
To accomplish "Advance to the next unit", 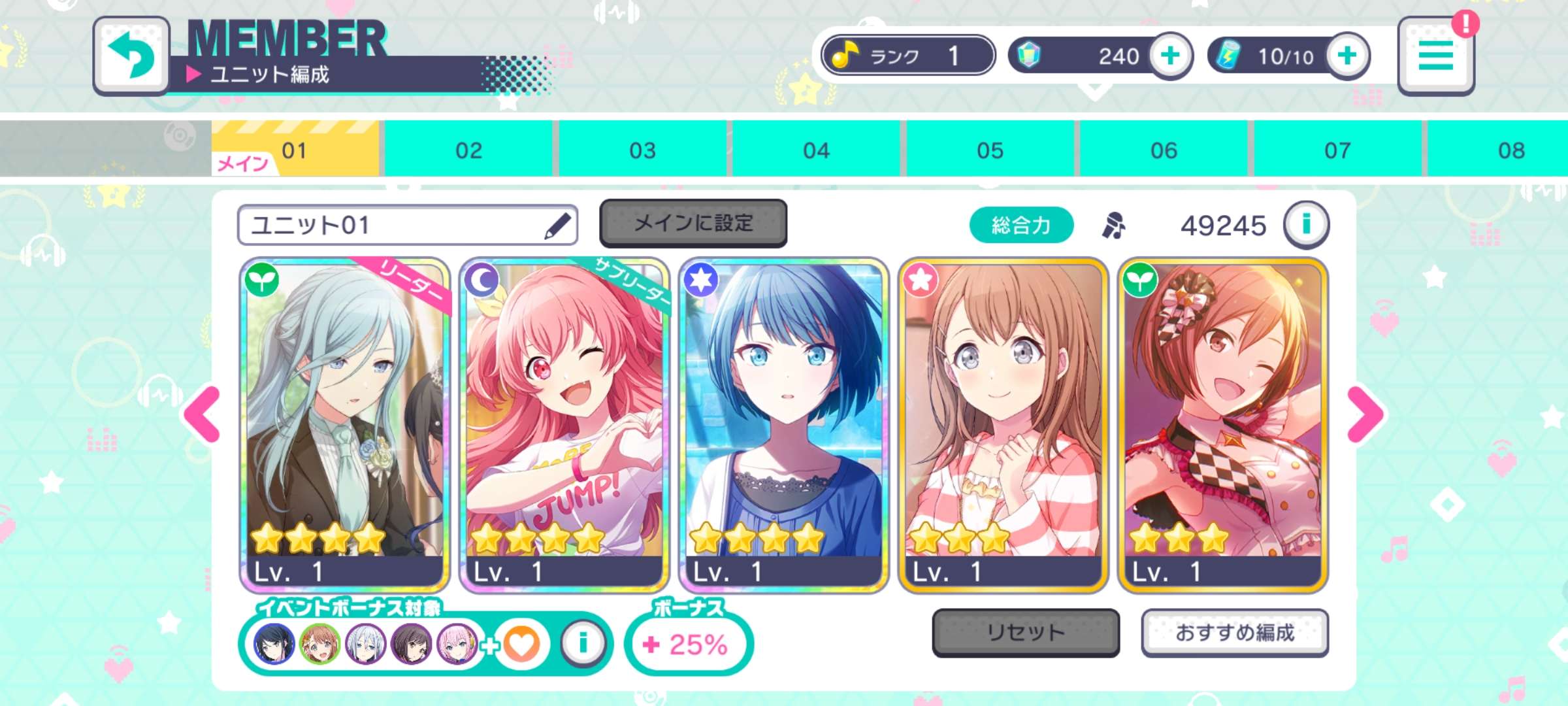I will click(x=1364, y=414).
